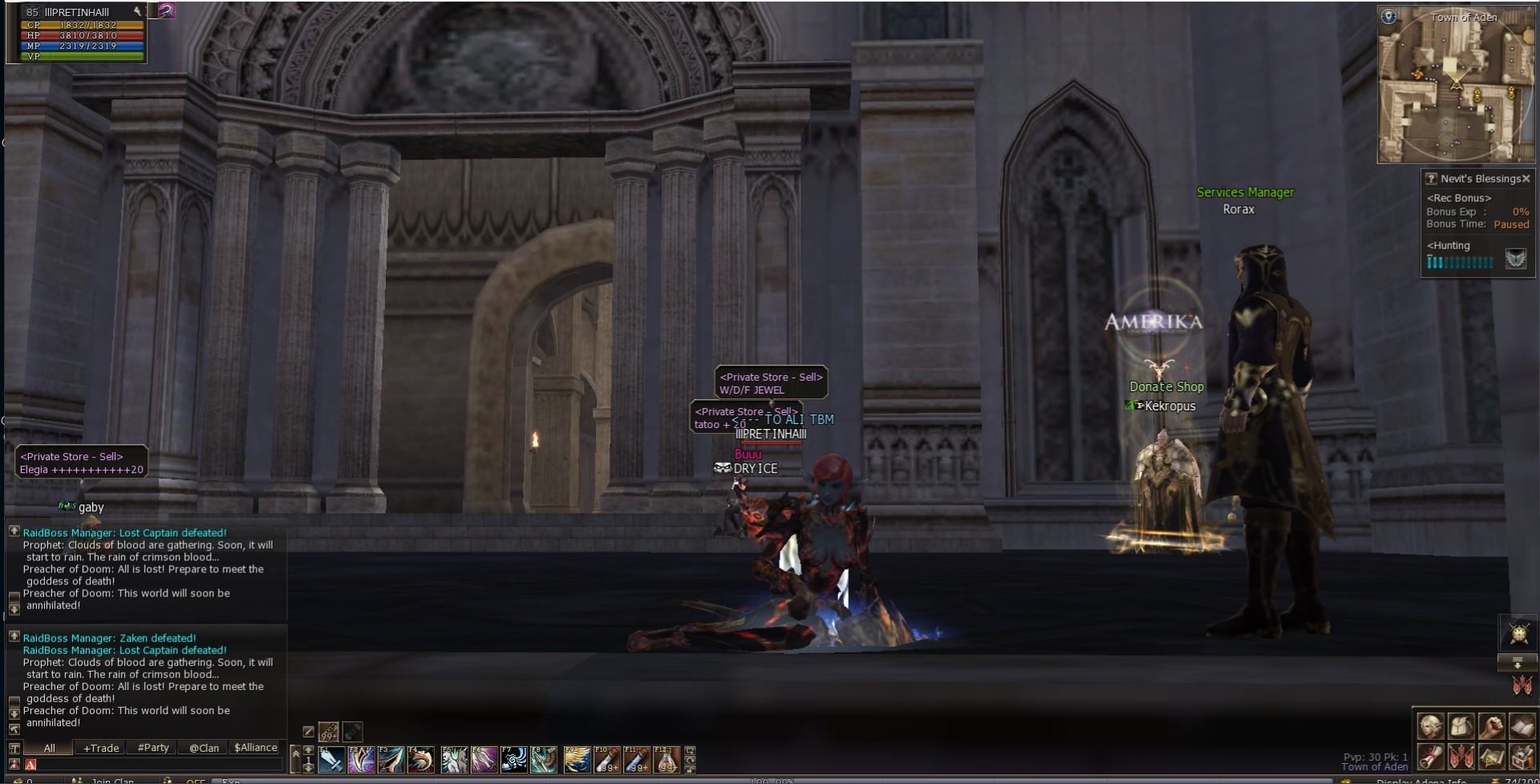The image size is (1540, 784).
Task: Open the character status elf portrait icon
Action: 1430,726
